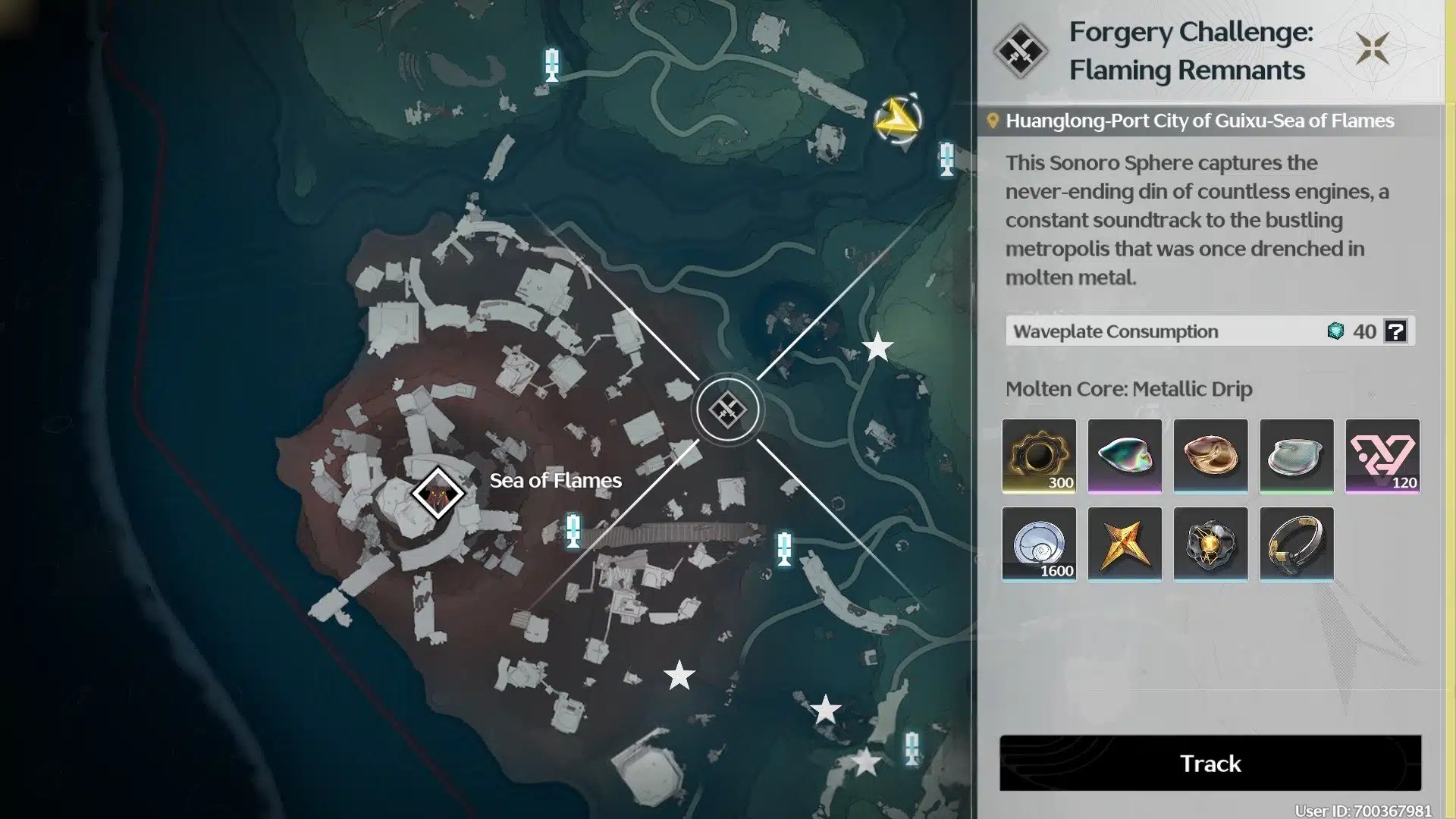1456x819 pixels.
Task: Select the teleport beacon beside the bridge
Action: point(573,530)
